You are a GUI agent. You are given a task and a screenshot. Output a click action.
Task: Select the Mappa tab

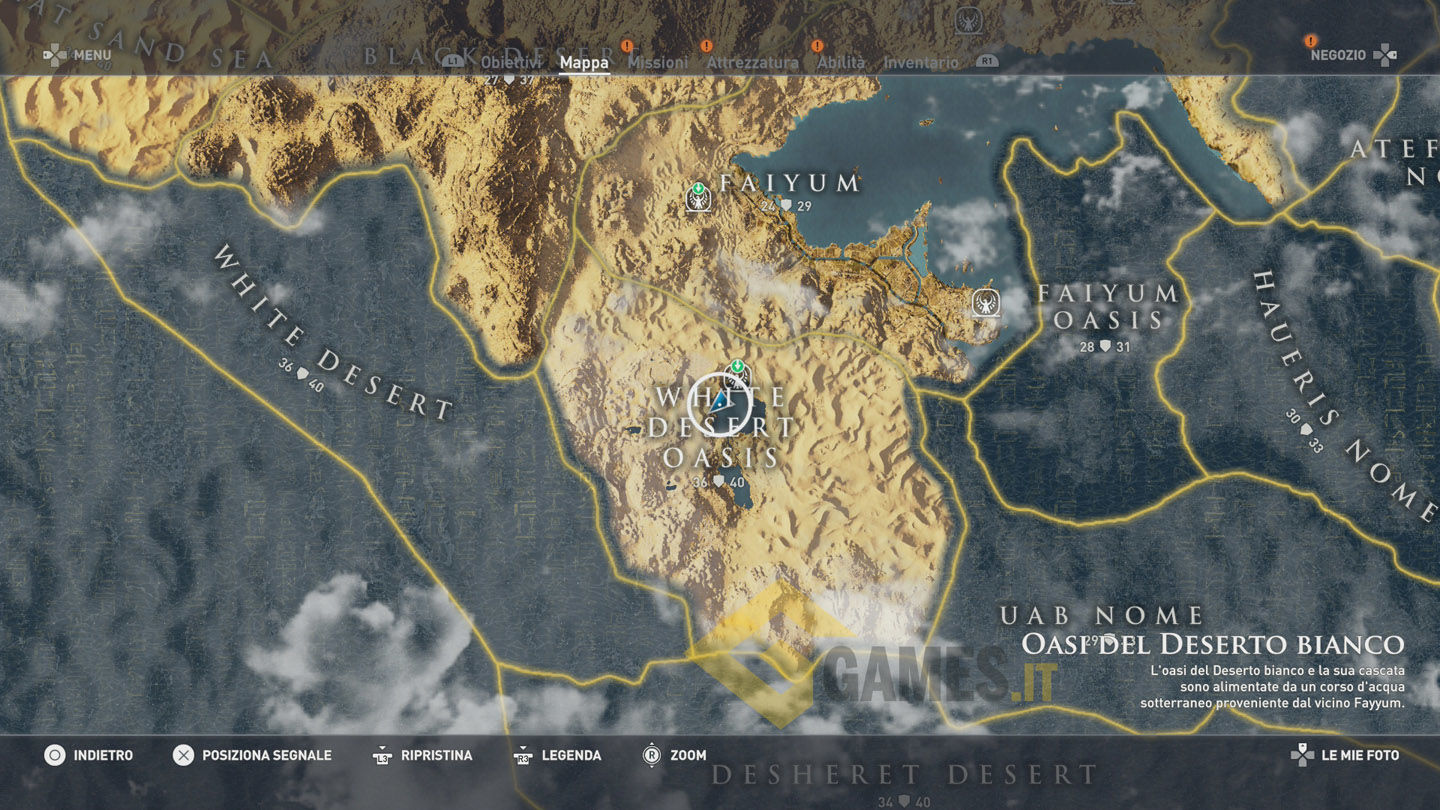point(584,63)
